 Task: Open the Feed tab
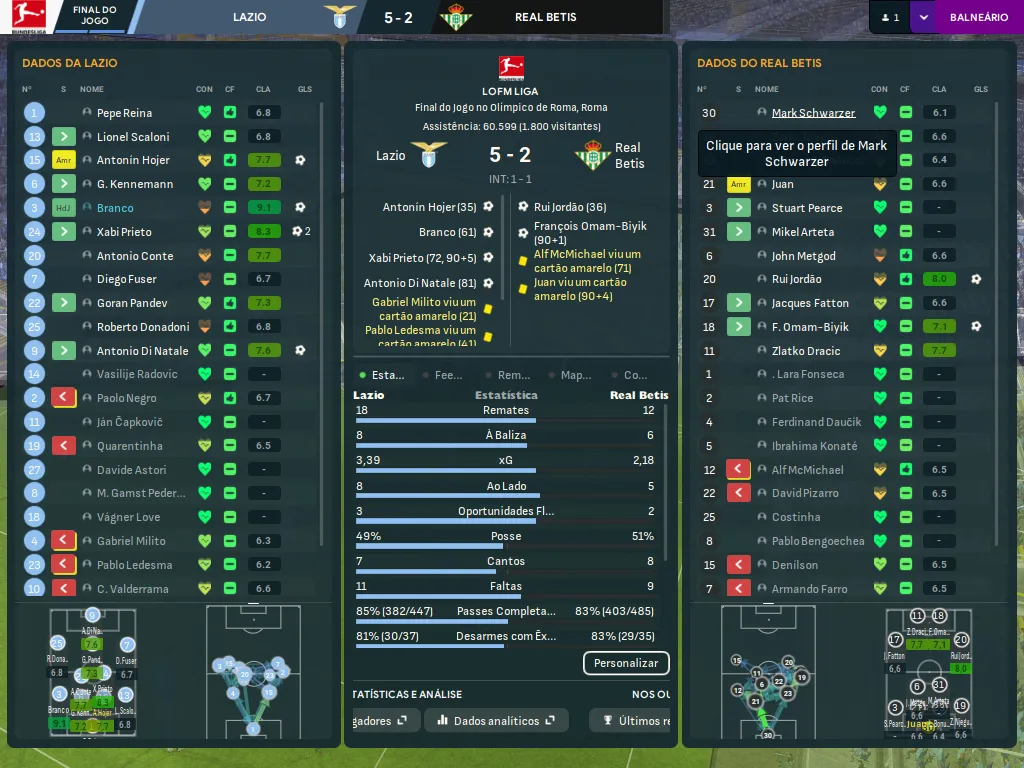pyautogui.click(x=443, y=375)
